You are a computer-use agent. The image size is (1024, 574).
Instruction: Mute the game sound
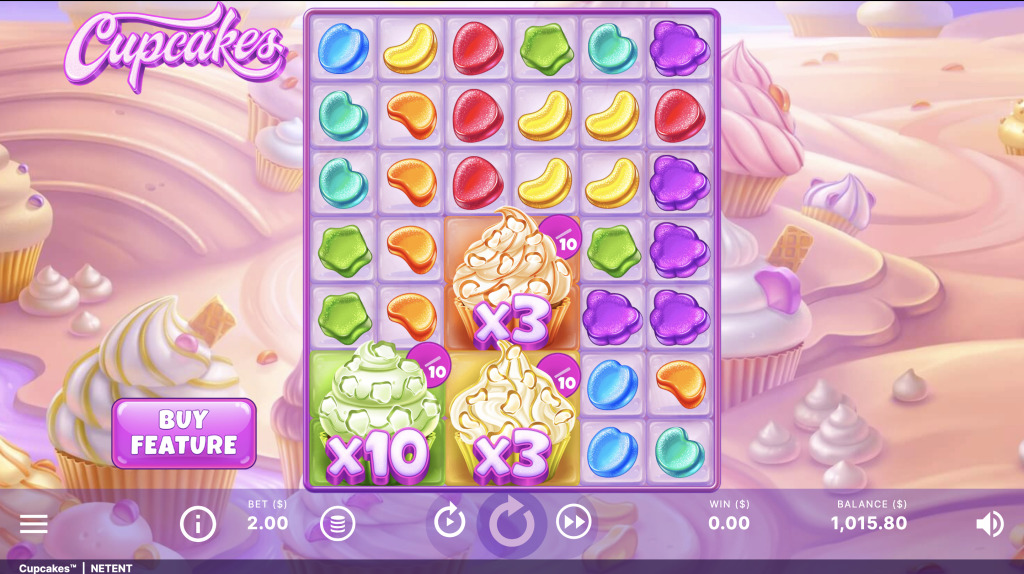989,523
